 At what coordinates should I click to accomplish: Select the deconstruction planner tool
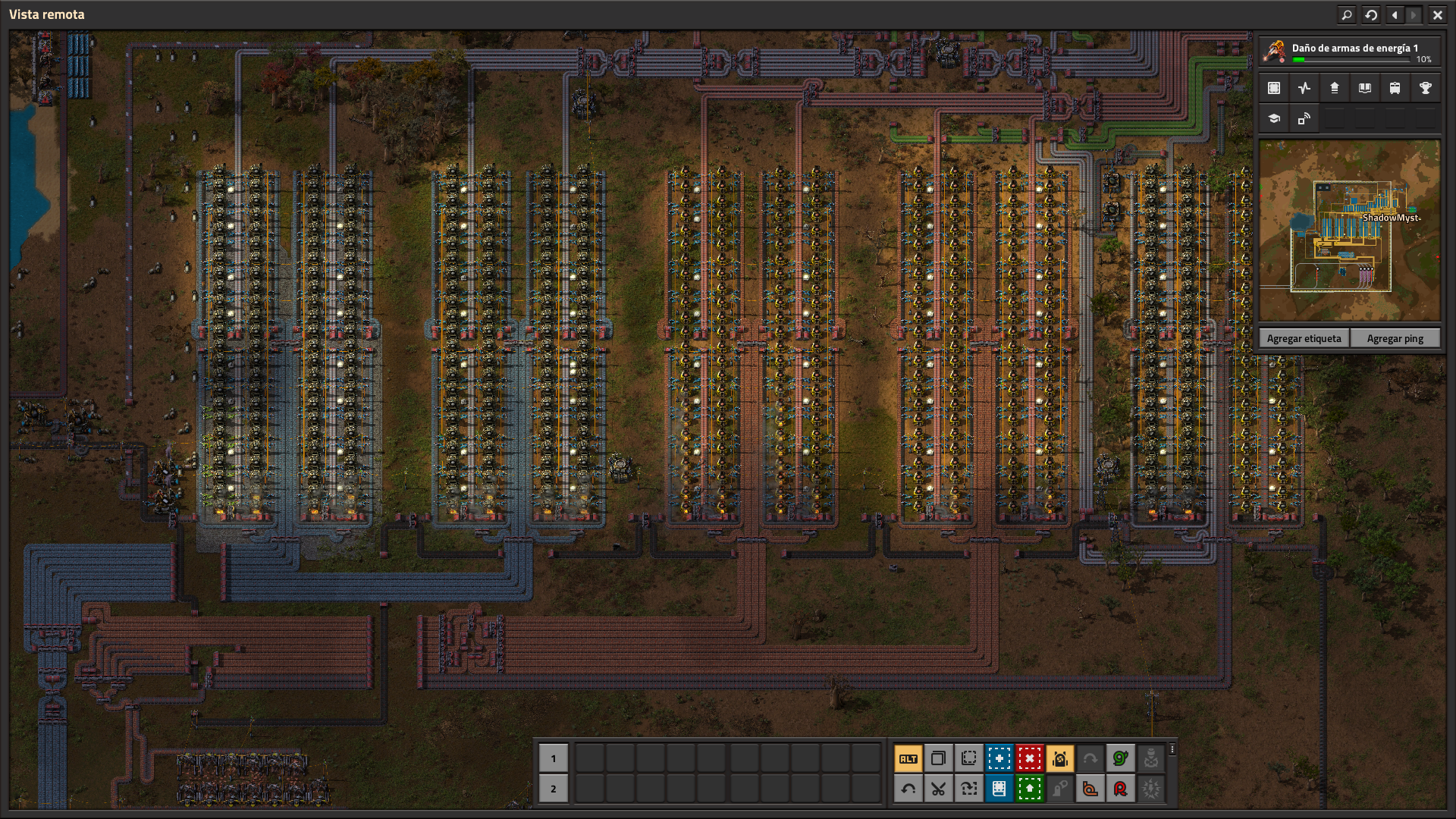(x=1029, y=758)
